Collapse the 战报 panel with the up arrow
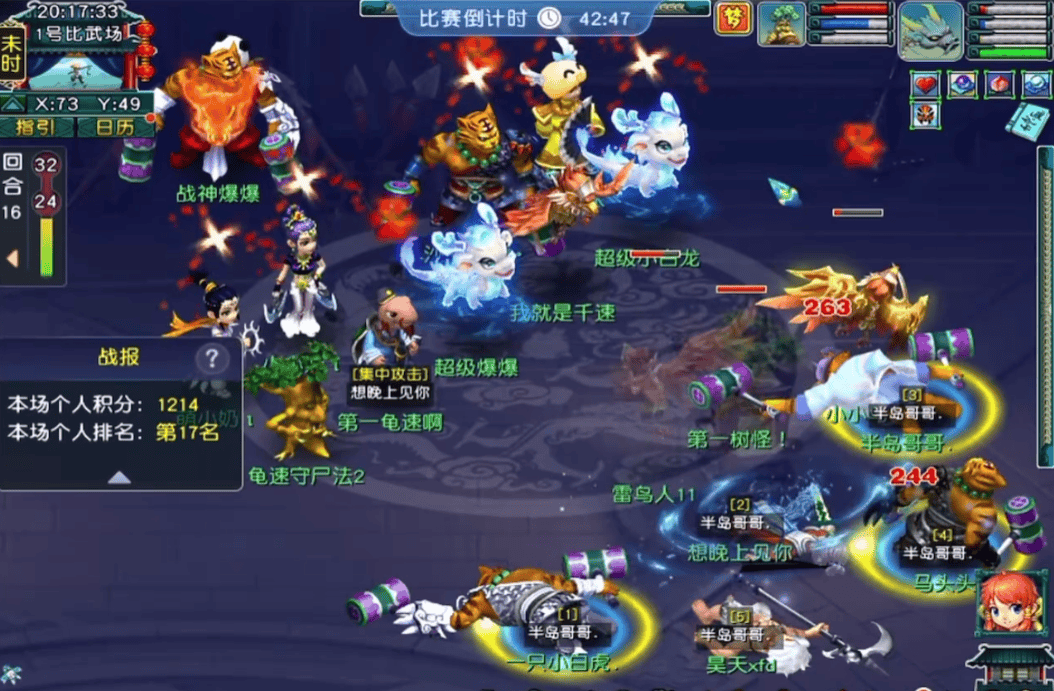The width and height of the screenshot is (1054, 691). click(x=120, y=477)
